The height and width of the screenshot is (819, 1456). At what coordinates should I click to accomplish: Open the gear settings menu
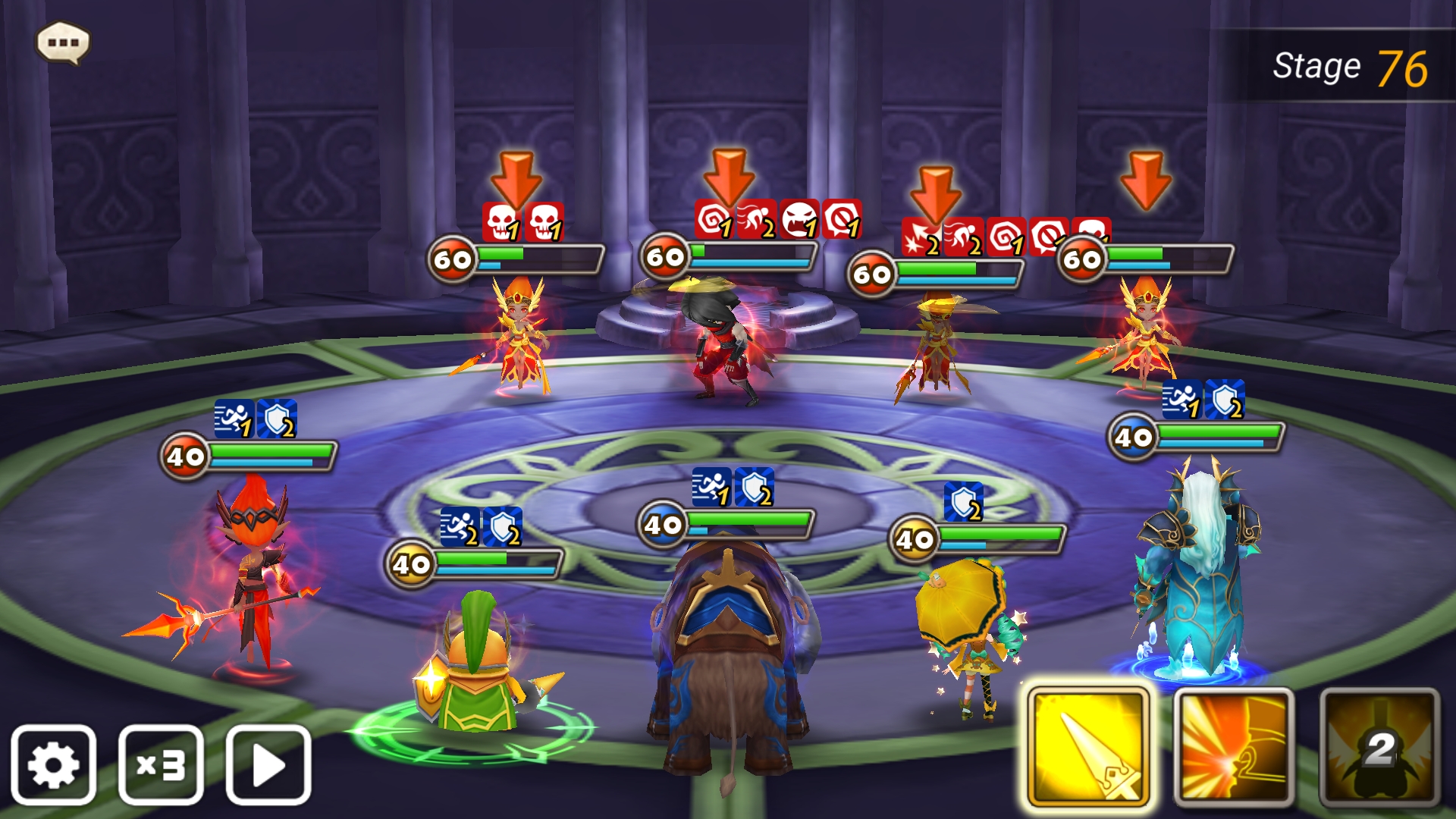click(53, 764)
